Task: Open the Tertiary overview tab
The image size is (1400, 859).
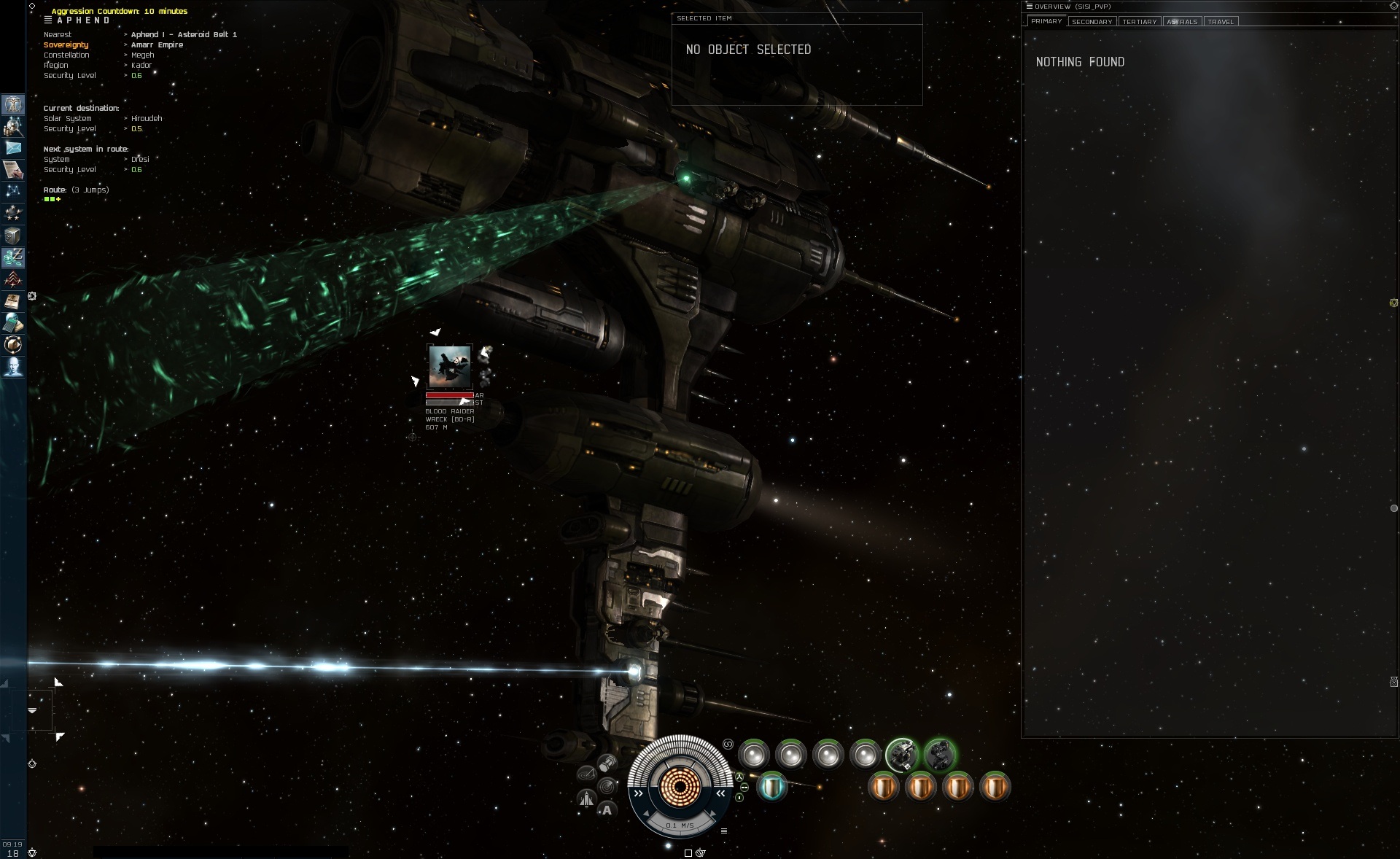Action: point(1139,22)
